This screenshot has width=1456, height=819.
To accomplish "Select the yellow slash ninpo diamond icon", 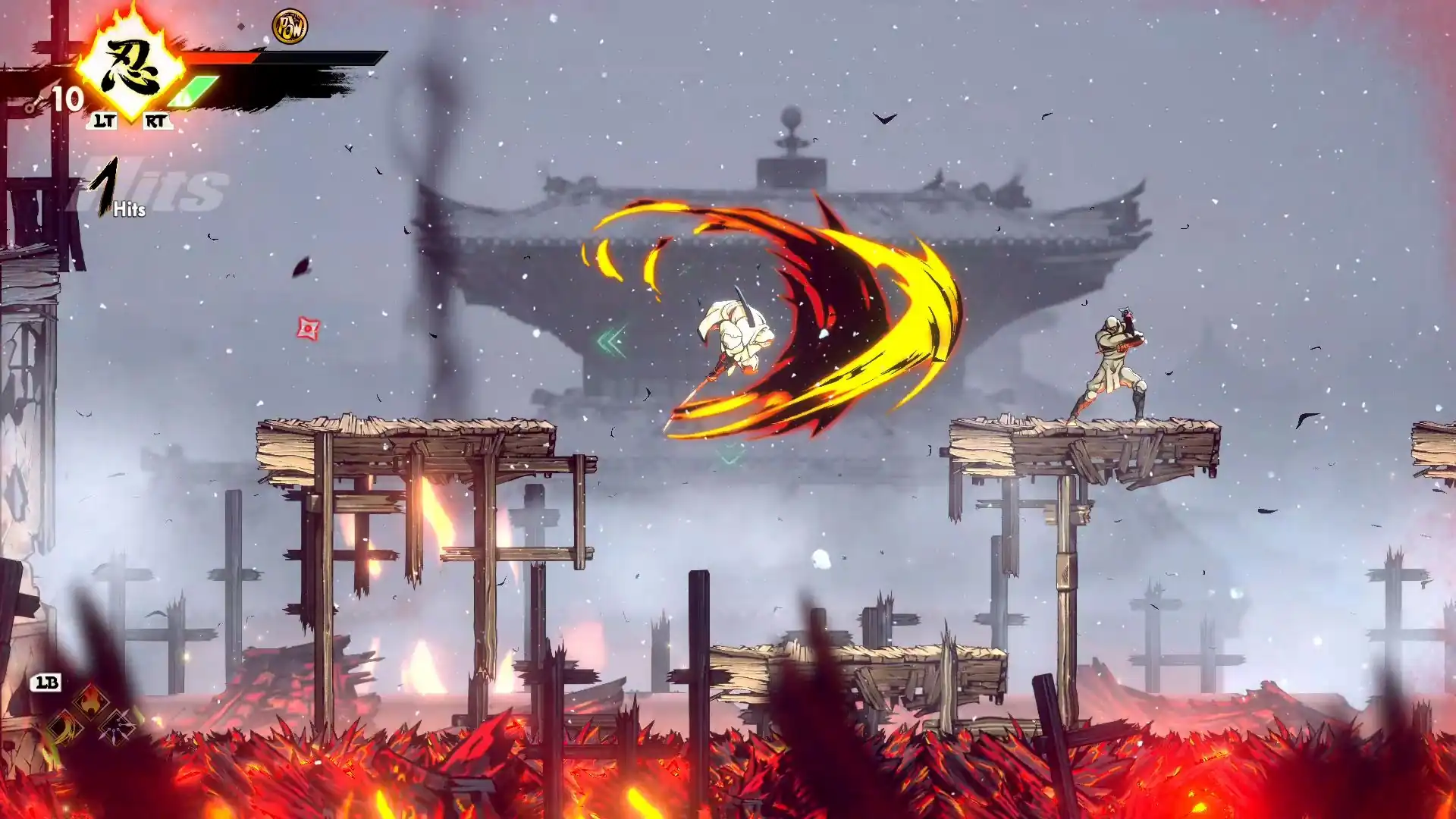I will click(65, 728).
